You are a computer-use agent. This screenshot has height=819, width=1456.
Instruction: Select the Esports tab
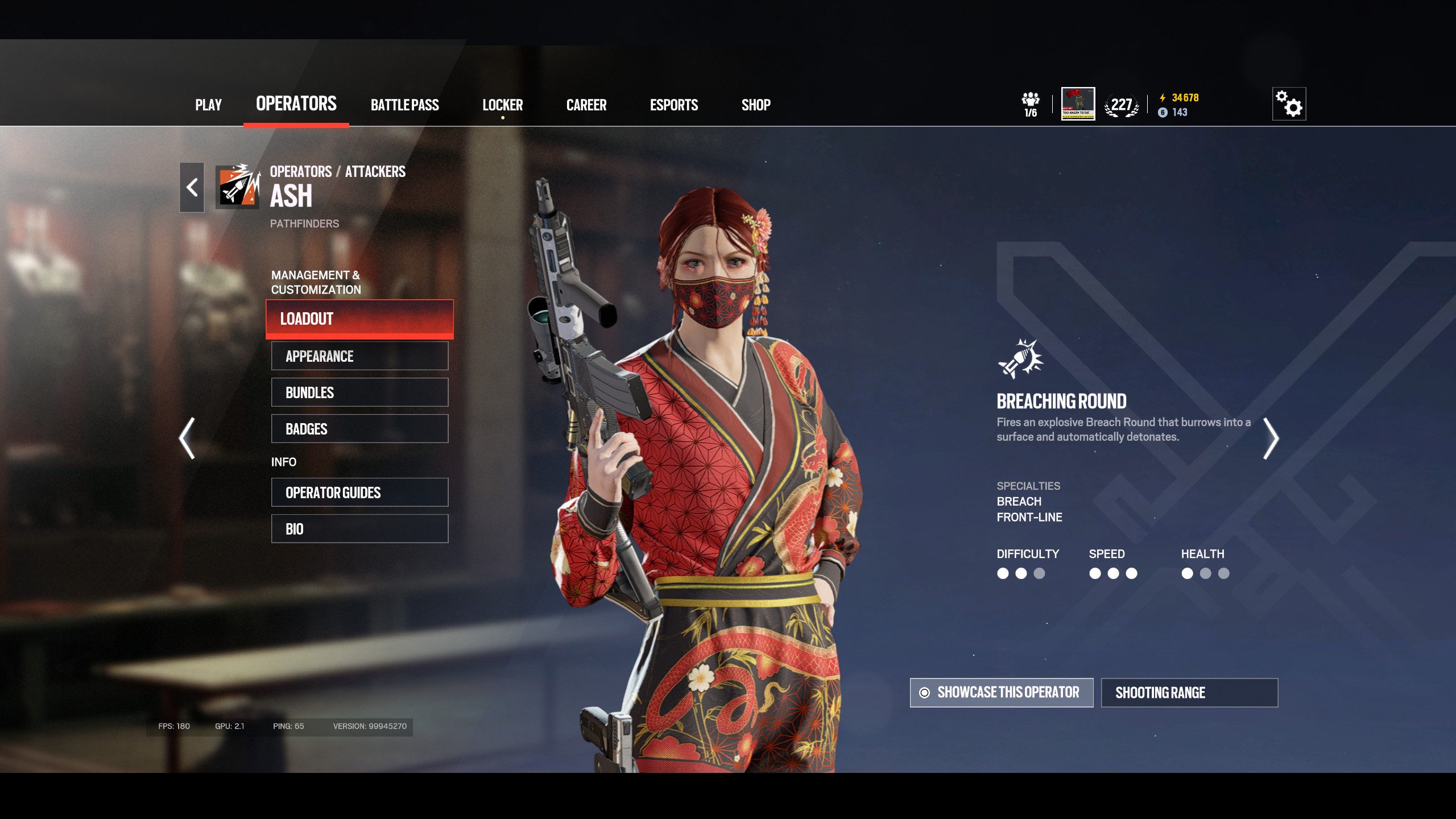(673, 105)
